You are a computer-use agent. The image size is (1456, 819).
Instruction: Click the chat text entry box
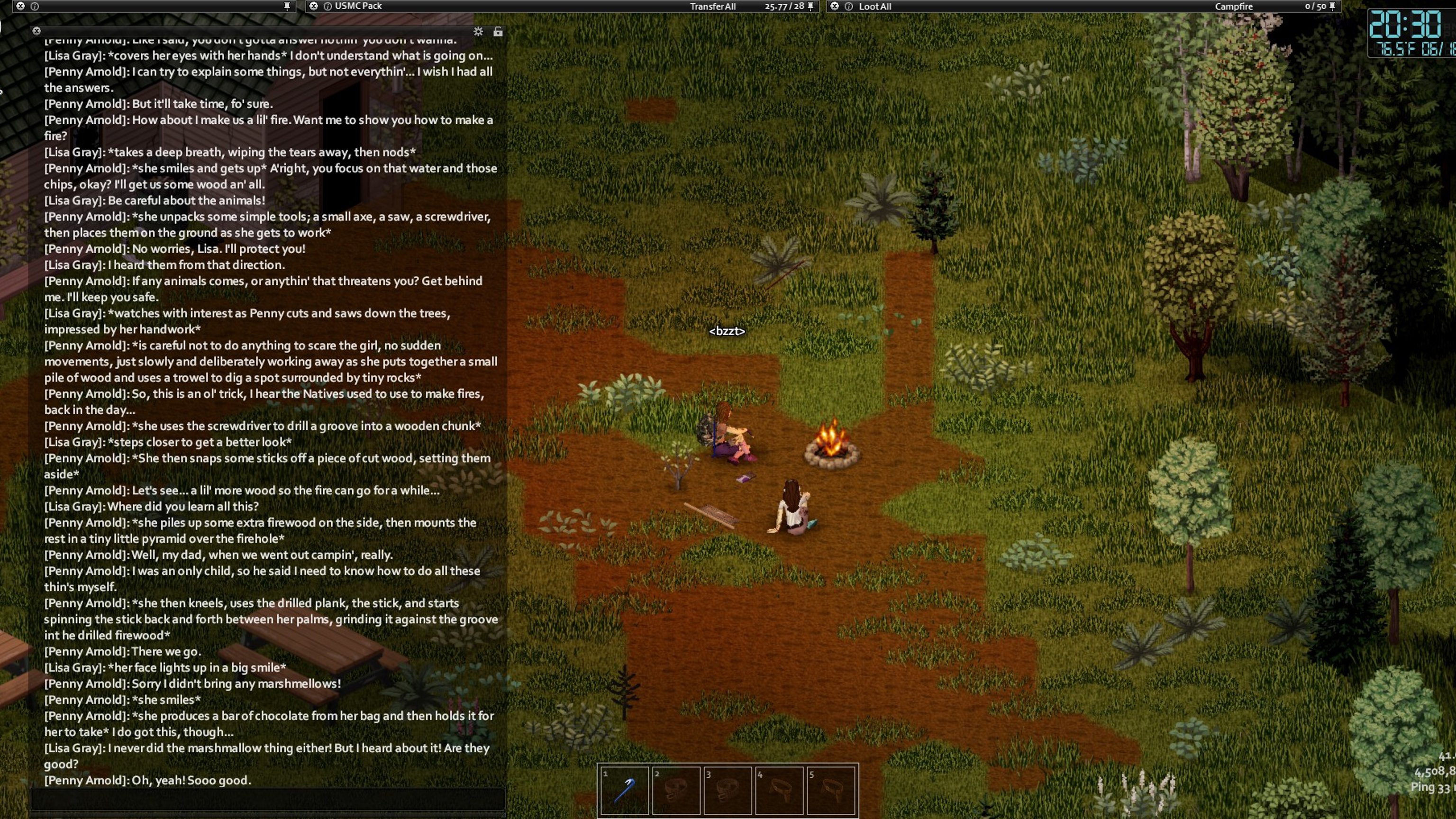click(267, 799)
